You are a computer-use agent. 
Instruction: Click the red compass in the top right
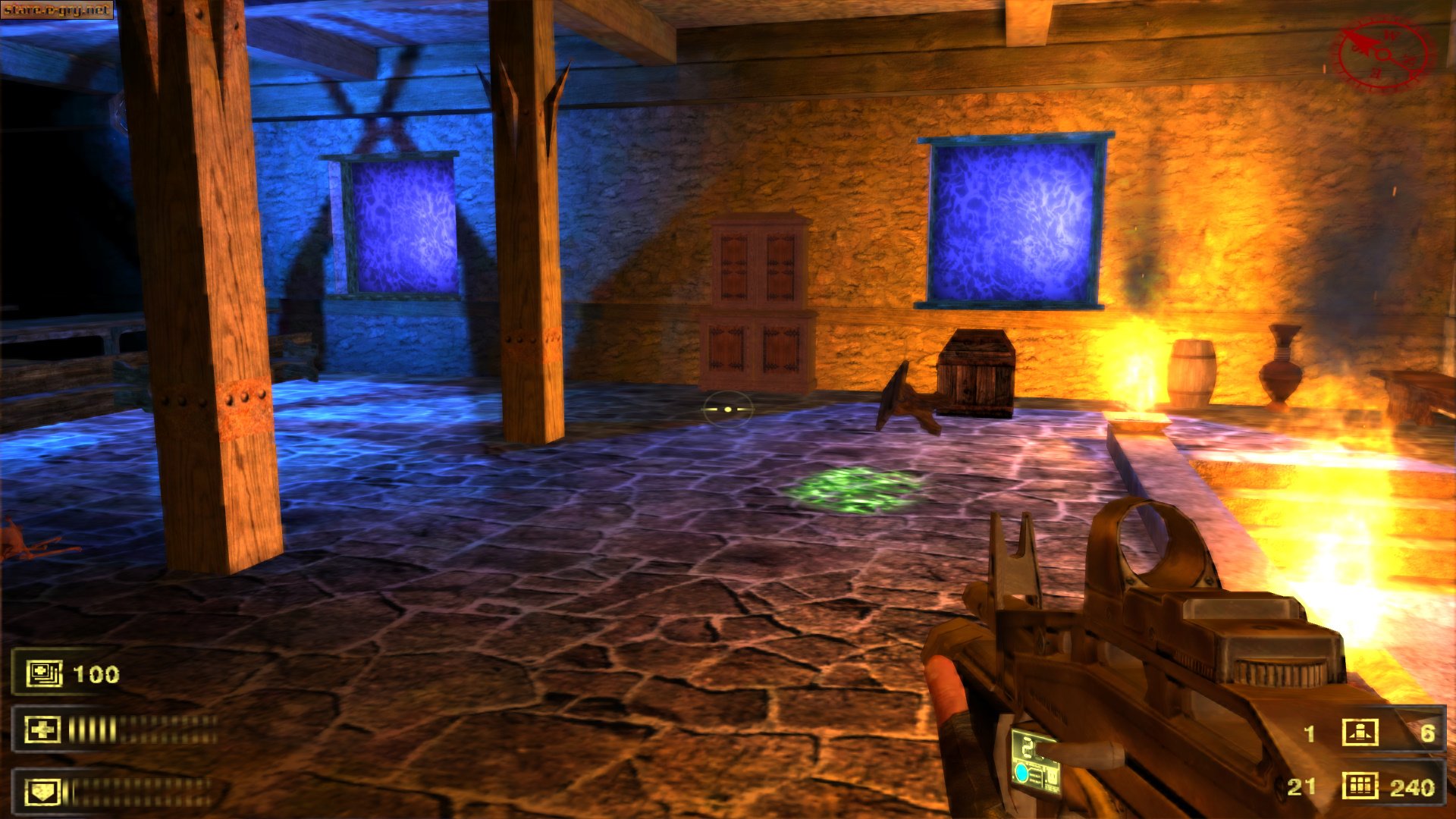tap(1383, 54)
